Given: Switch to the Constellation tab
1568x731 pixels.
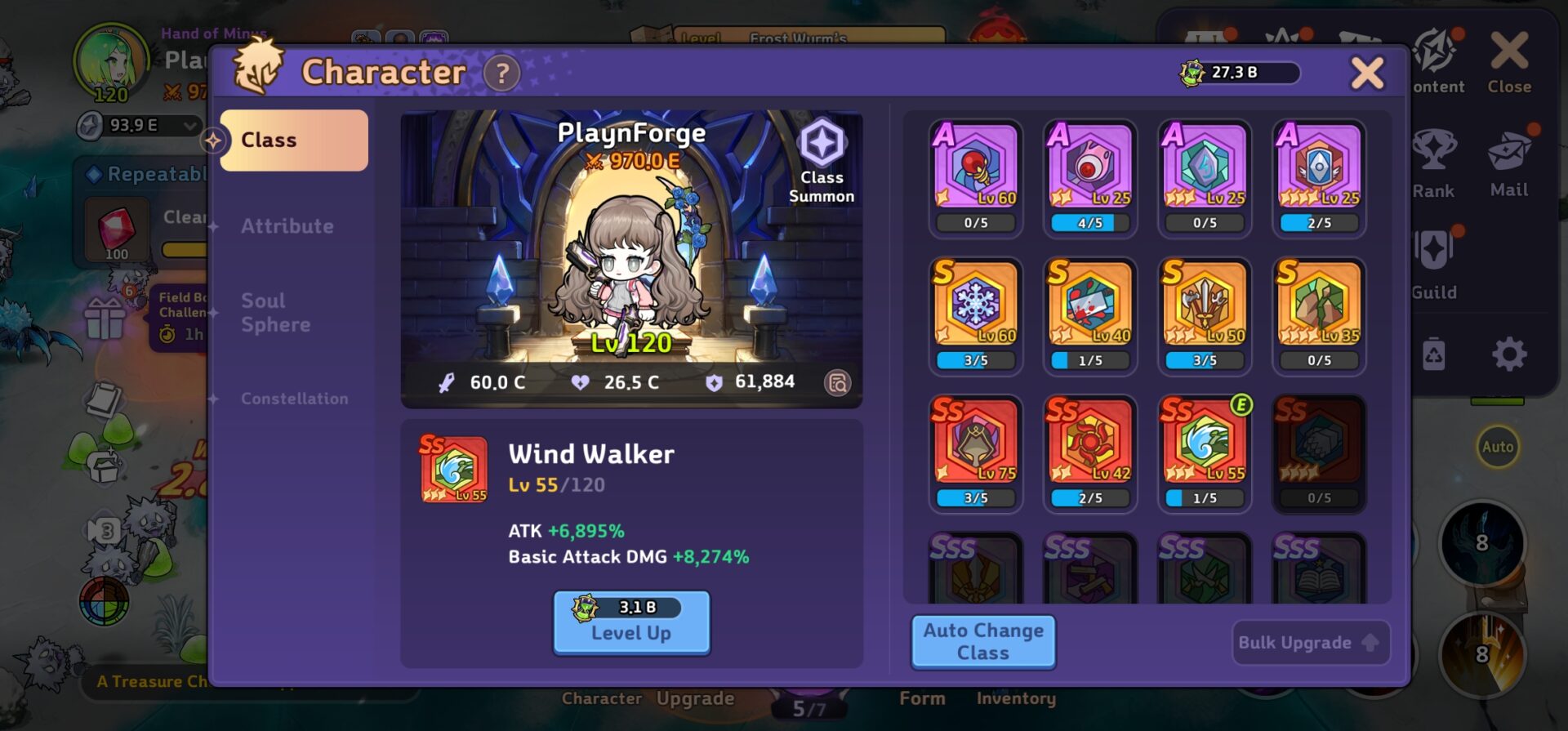Looking at the screenshot, I should click(294, 398).
